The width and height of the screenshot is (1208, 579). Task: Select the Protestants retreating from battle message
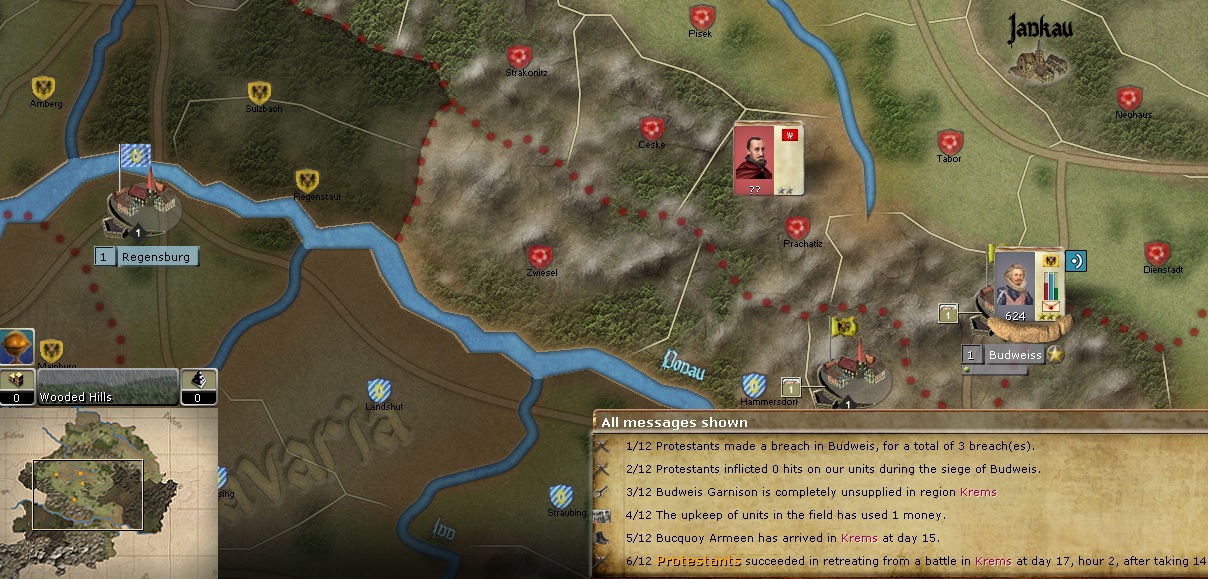point(900,562)
